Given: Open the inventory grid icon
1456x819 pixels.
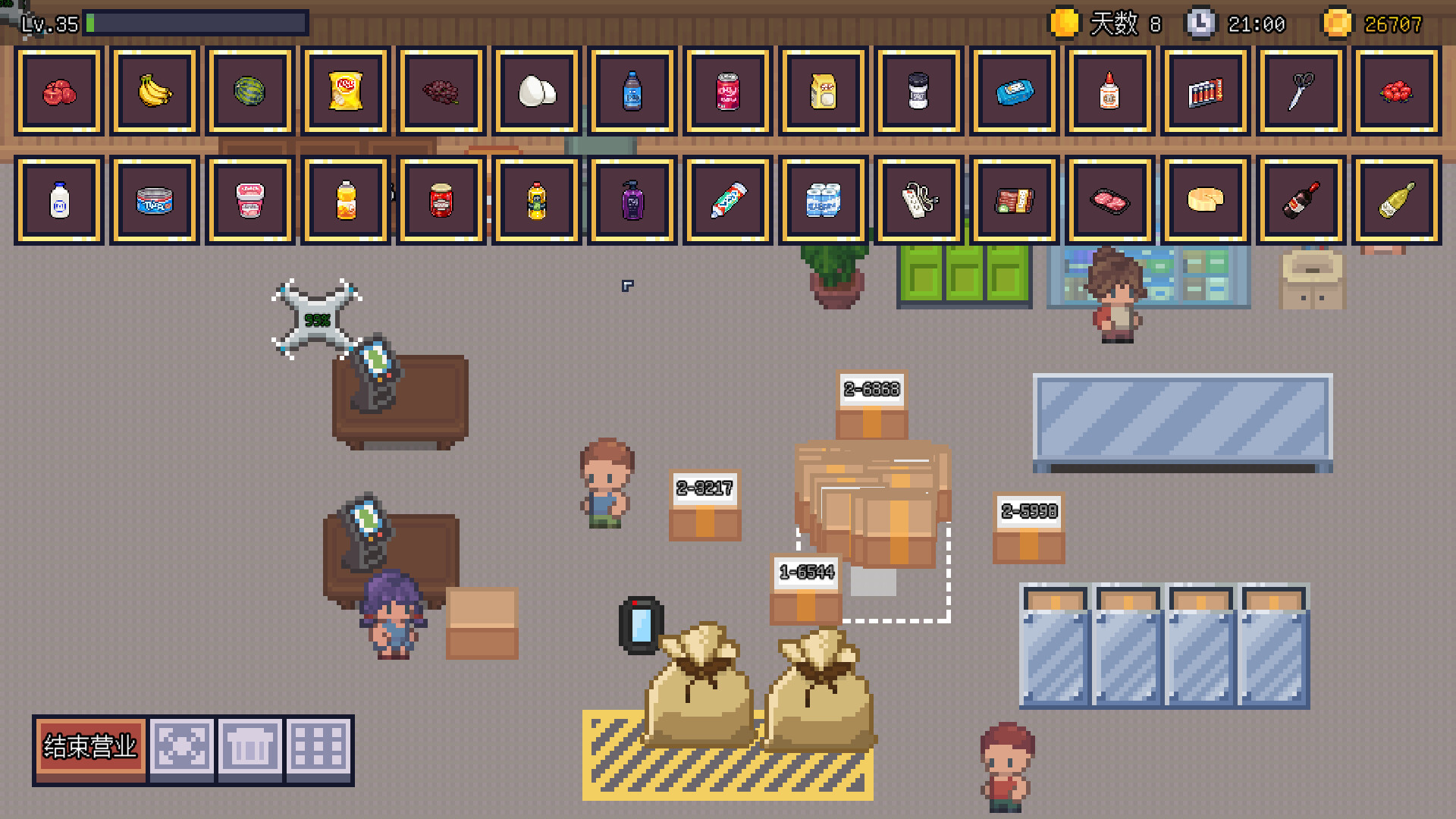Looking at the screenshot, I should pyautogui.click(x=319, y=747).
